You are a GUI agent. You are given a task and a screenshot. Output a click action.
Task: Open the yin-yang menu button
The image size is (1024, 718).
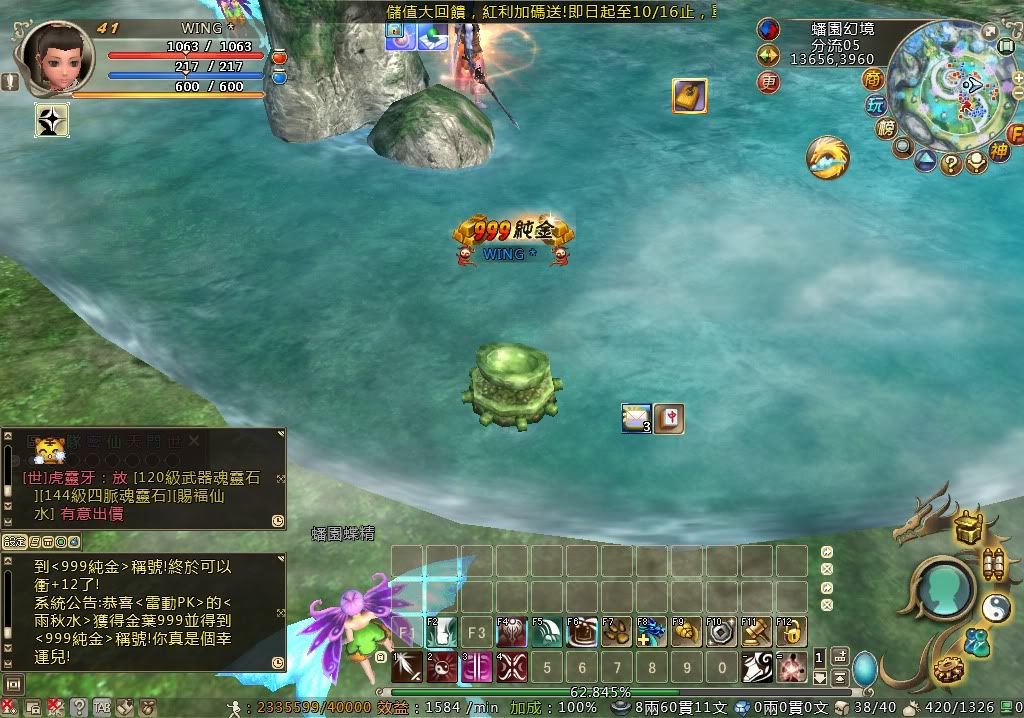tap(996, 607)
